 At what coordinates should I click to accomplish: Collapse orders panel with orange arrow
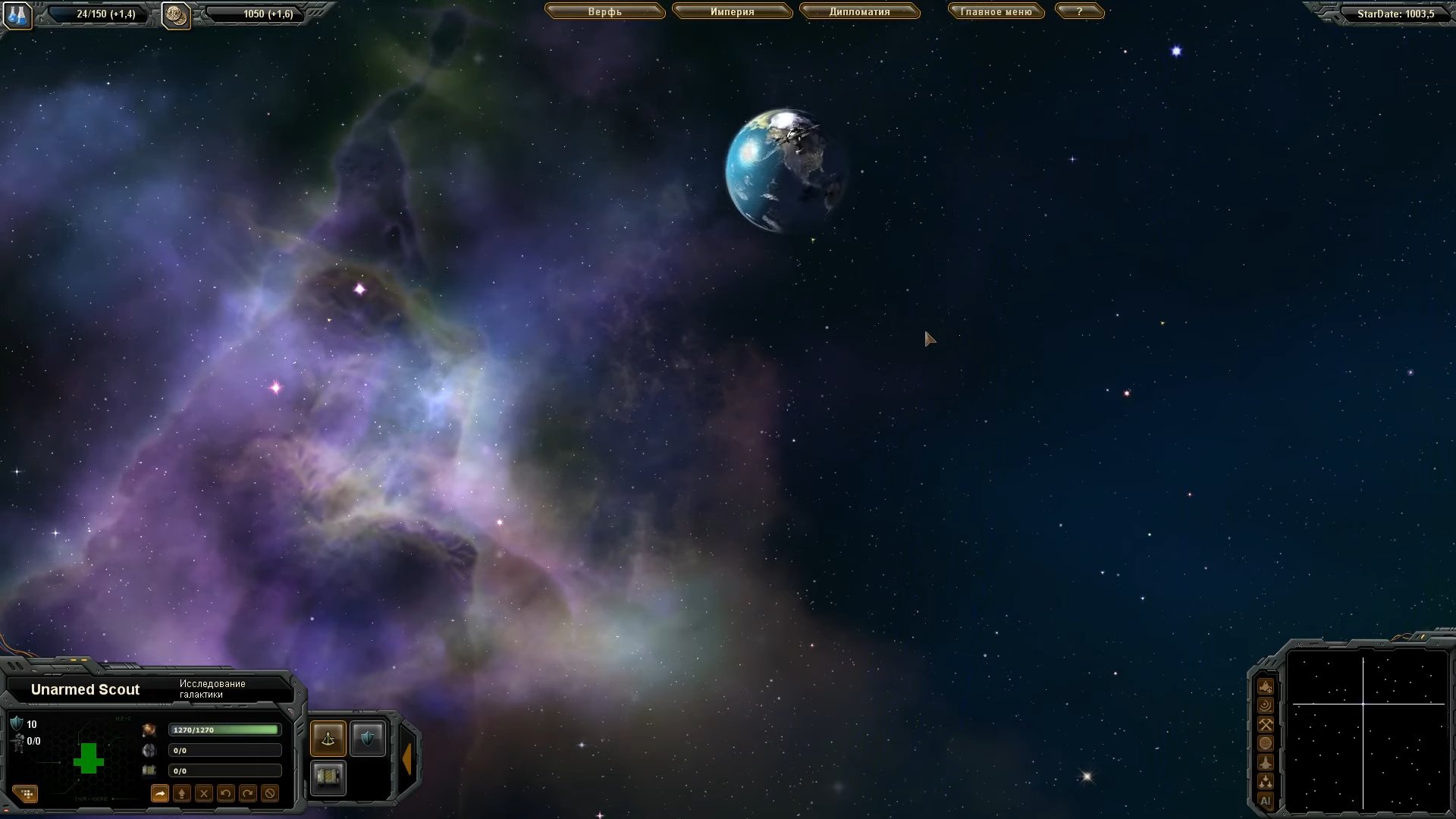[x=407, y=758]
